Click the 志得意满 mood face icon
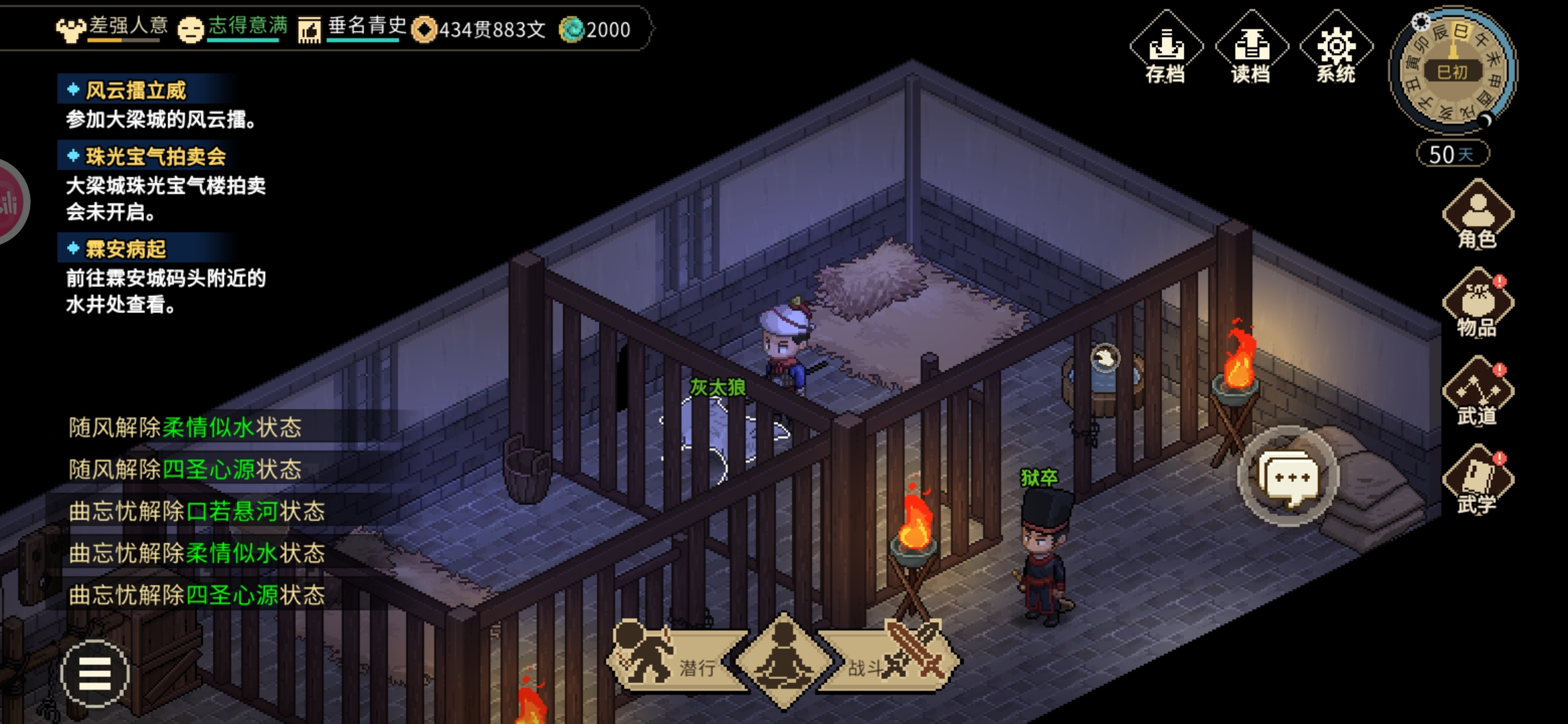 [191, 29]
